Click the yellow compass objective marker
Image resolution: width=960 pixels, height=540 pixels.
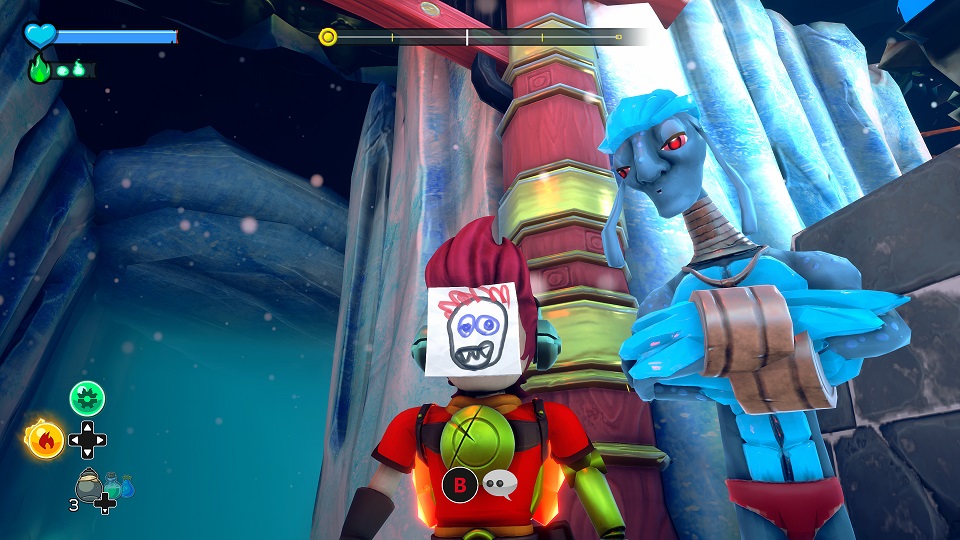[327, 38]
